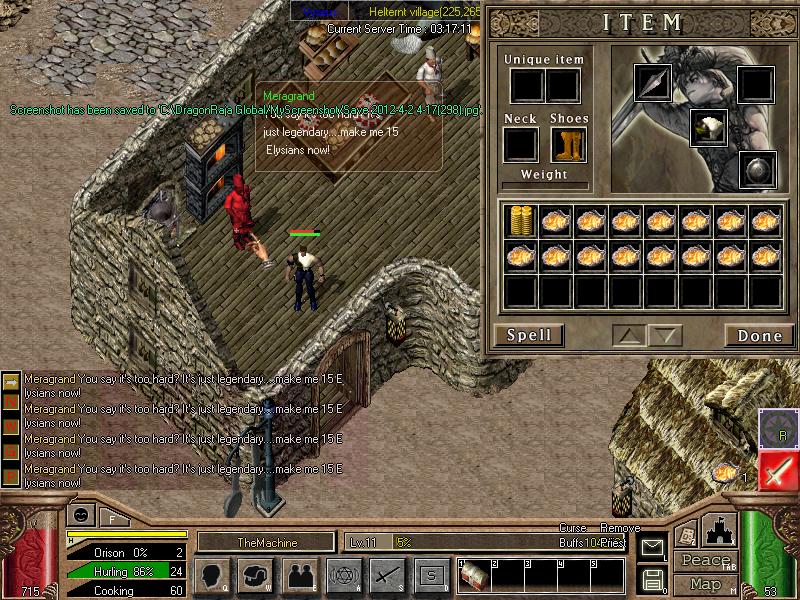
Task: Close the Item panel with Done
Action: click(x=759, y=336)
